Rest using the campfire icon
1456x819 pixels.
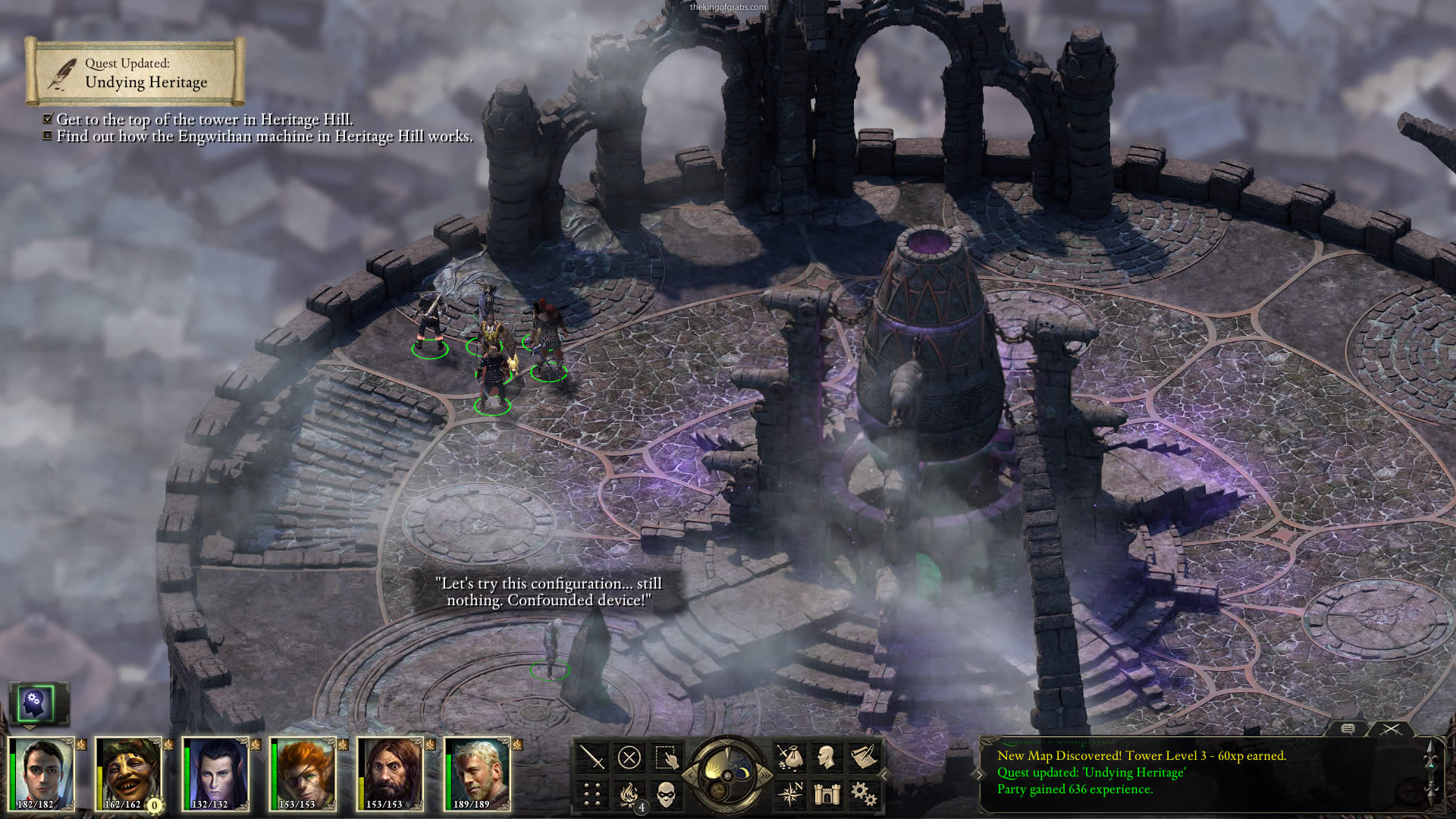pos(629,794)
